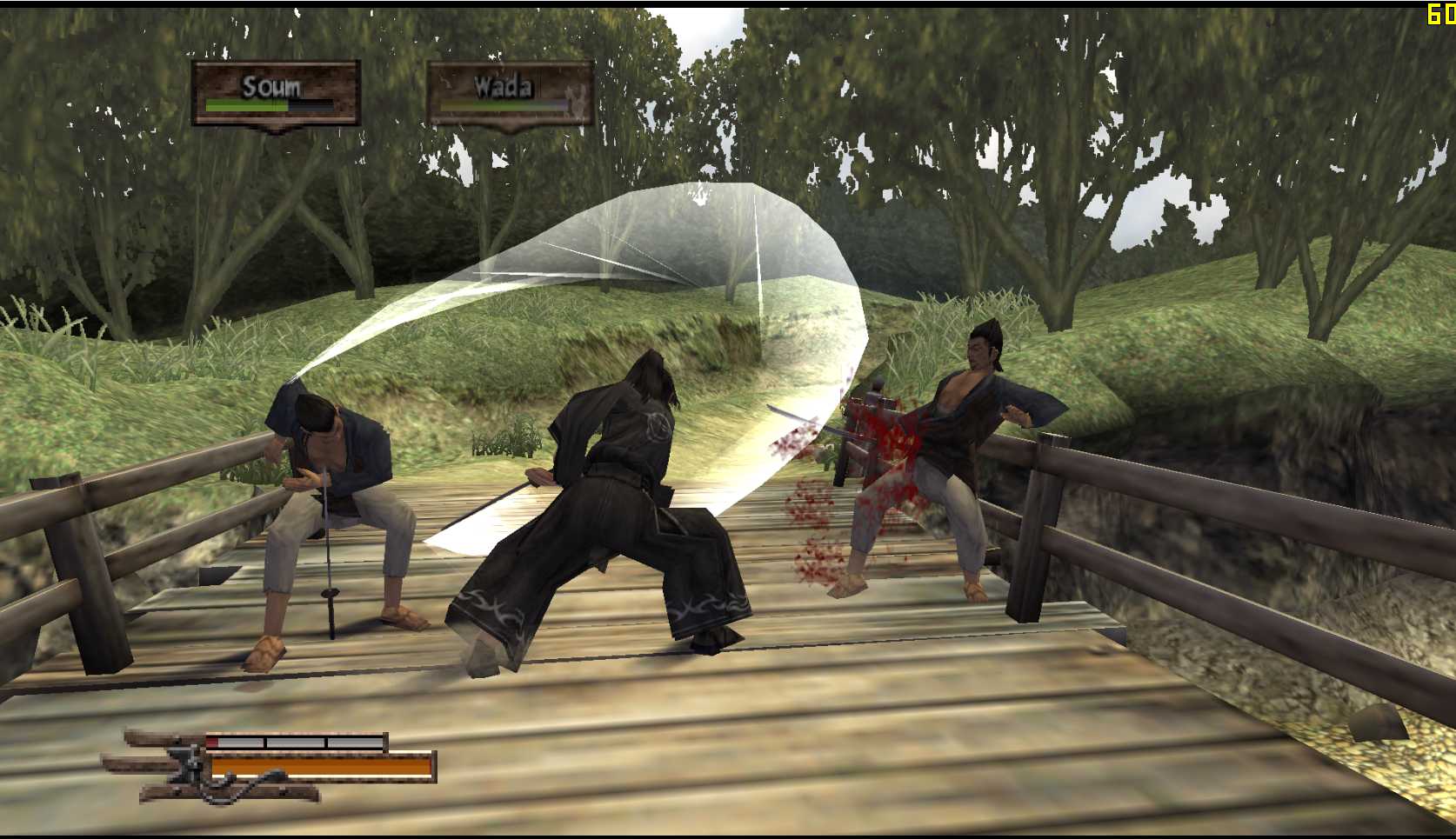This screenshot has height=839, width=1456.
Task: Select the Wada enemy nameplate
Action: tap(510, 92)
